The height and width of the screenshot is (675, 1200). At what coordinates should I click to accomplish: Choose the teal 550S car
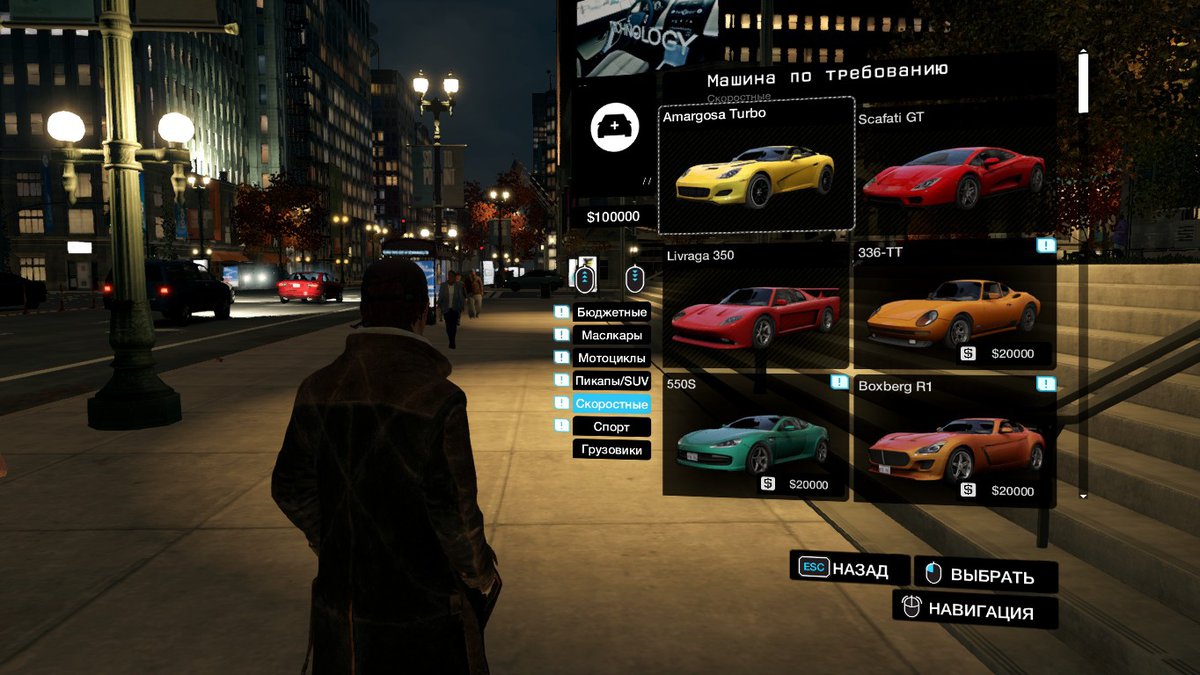pos(756,438)
